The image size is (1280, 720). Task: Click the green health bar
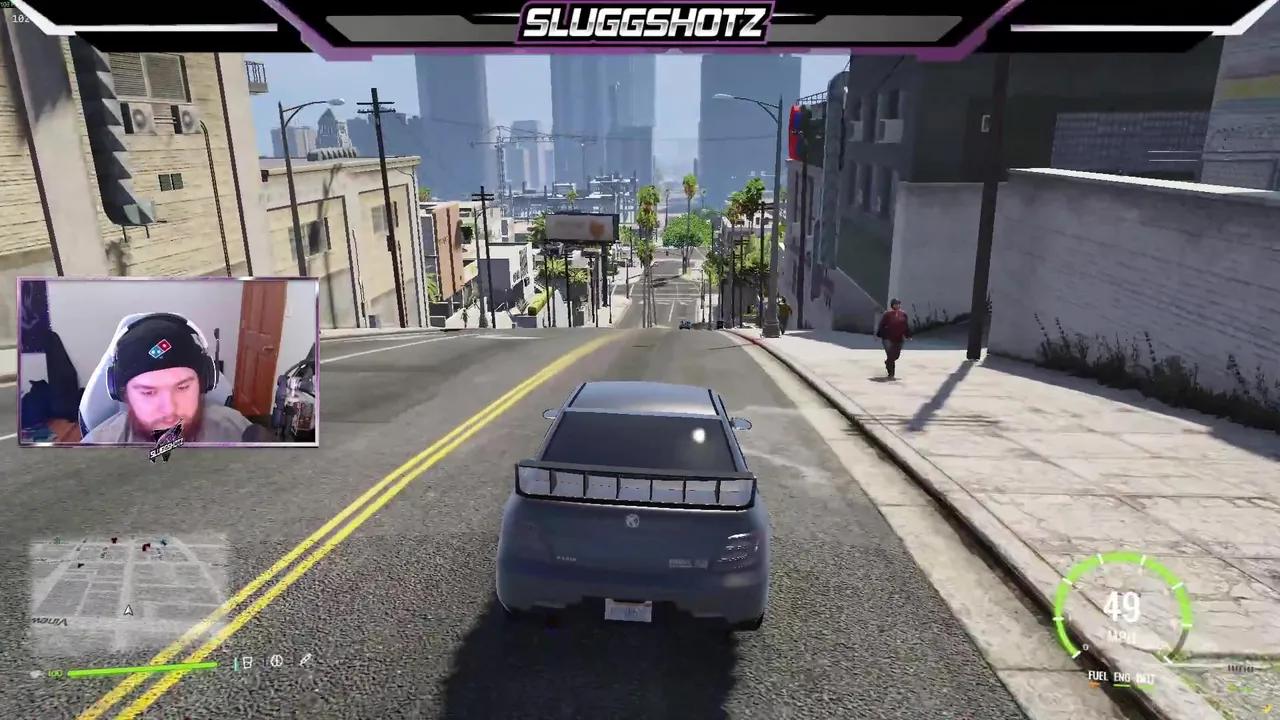click(x=142, y=670)
